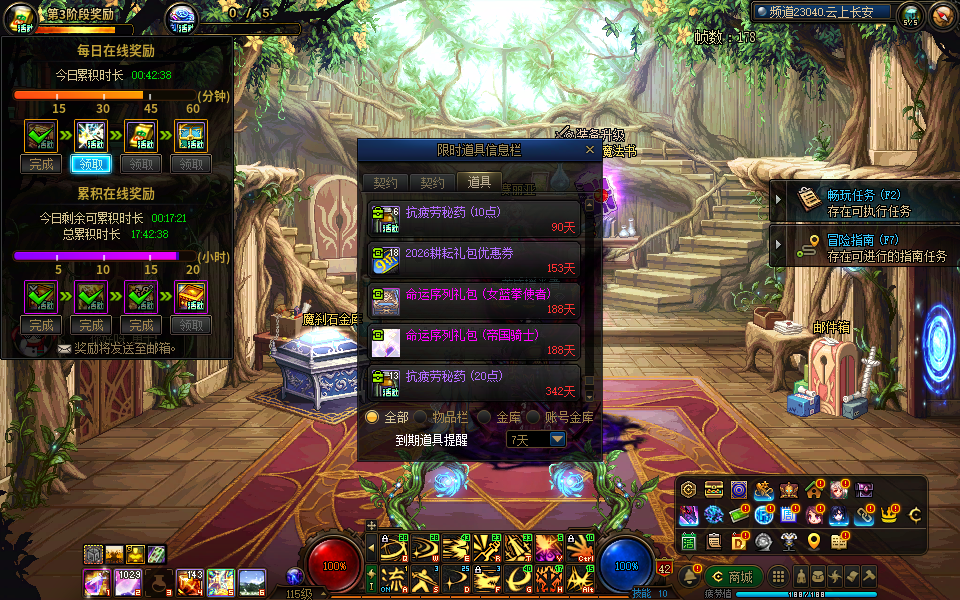Open the 商城 shop
Screen dimensions: 960x600
point(733,577)
